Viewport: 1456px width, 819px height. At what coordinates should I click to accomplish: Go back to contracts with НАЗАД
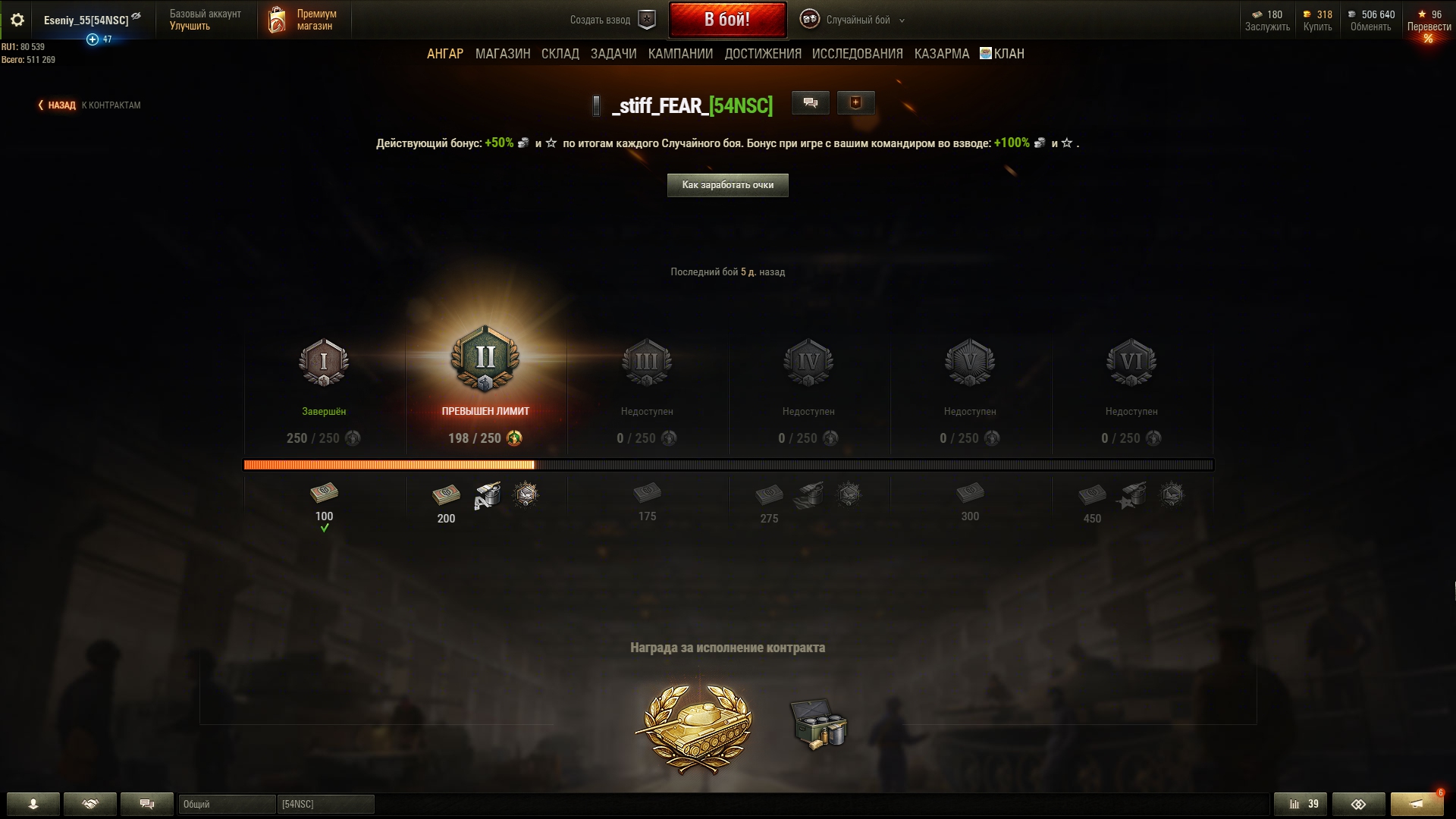61,105
